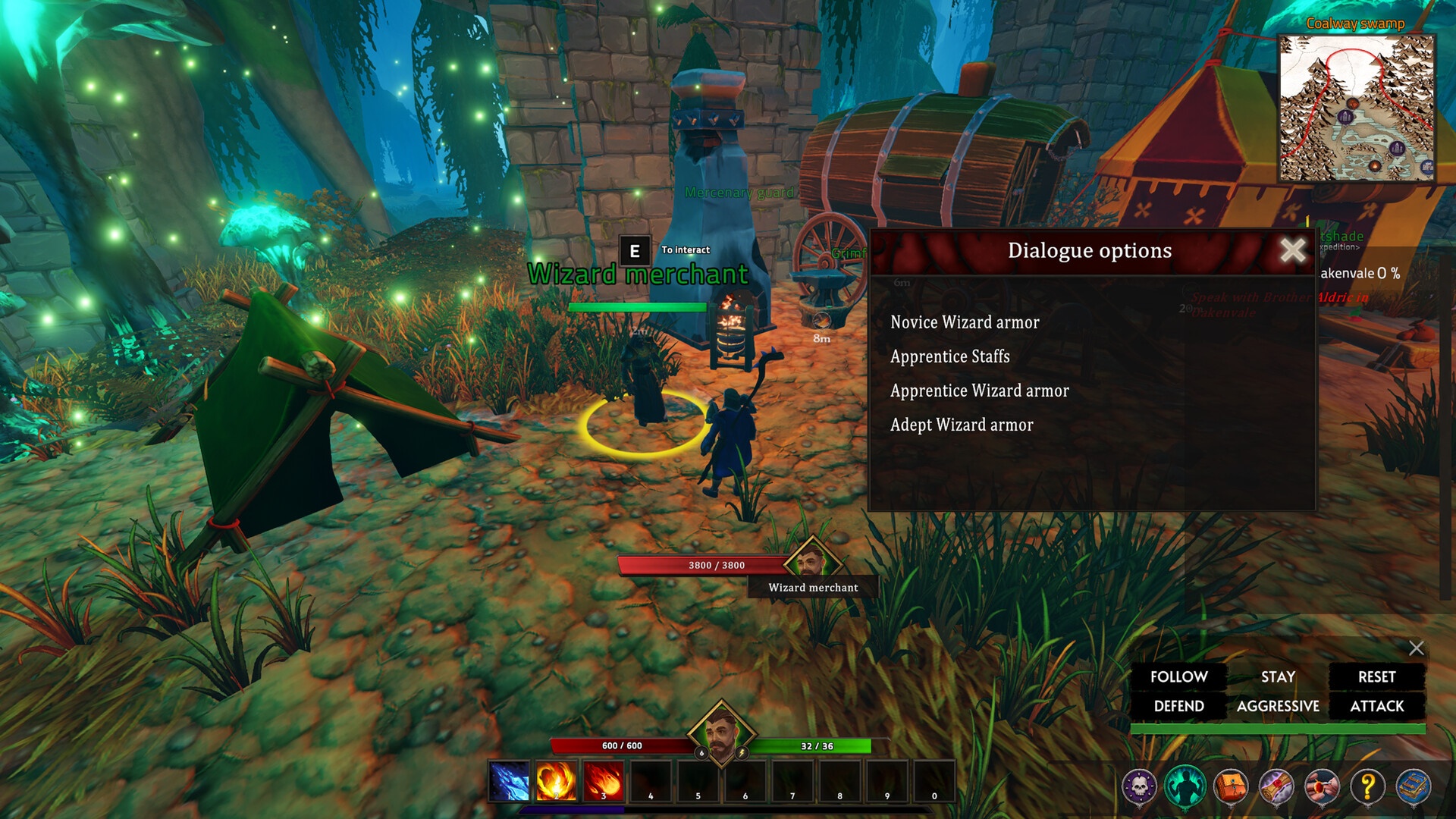Cast the swirling fire spell in slot 2
The height and width of the screenshot is (819, 1456).
click(556, 781)
